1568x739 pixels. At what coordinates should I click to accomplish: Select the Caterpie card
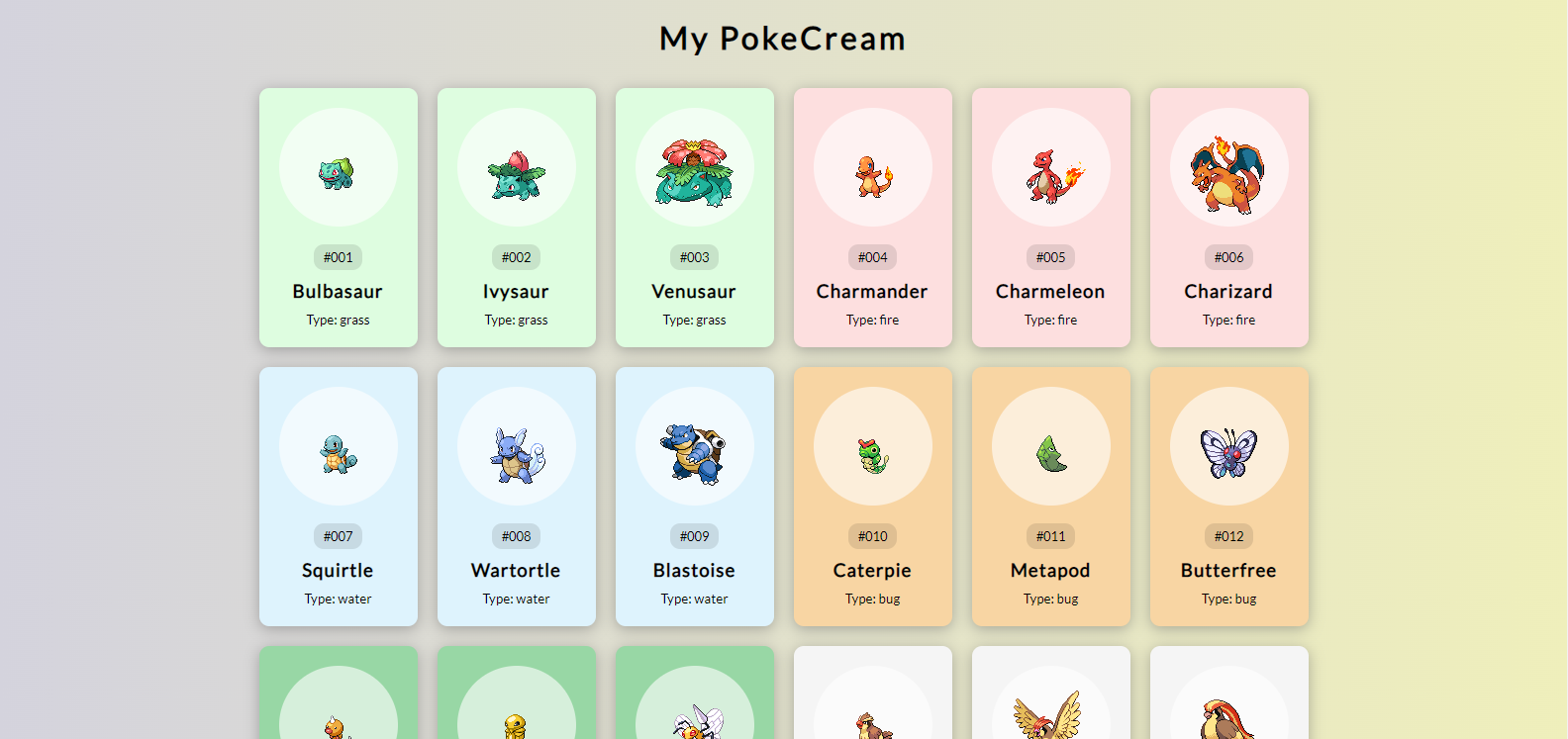pos(872,497)
